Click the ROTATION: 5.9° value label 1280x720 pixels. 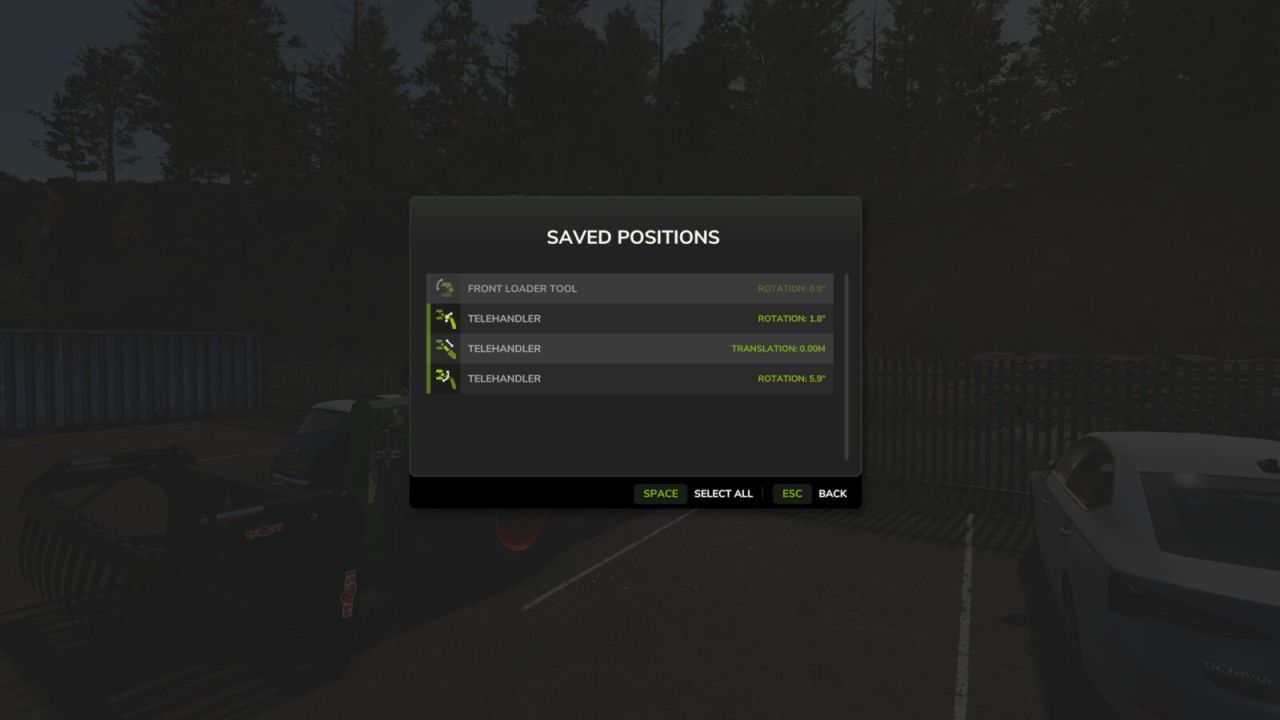(x=789, y=378)
